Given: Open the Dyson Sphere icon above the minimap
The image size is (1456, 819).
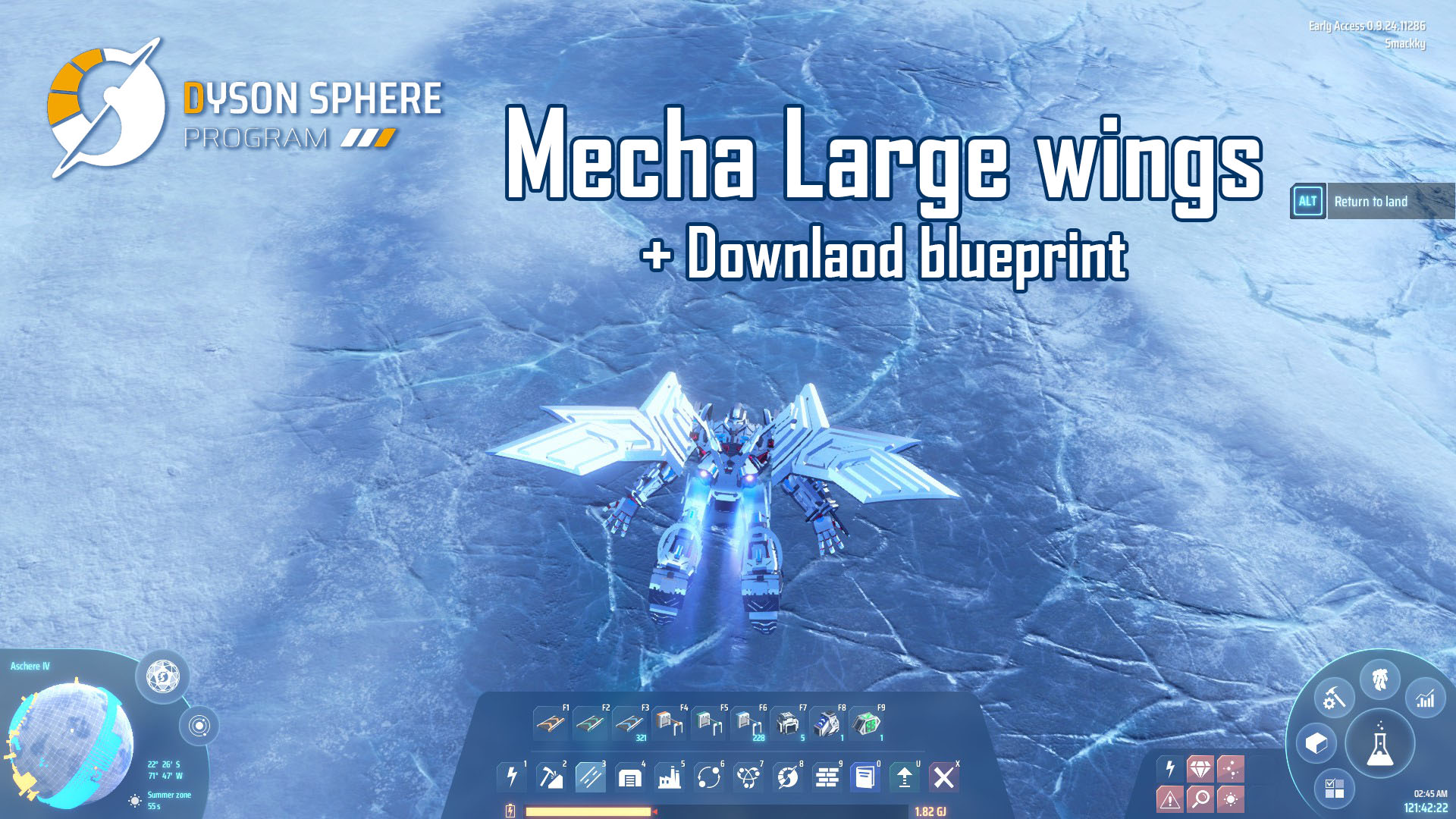Looking at the screenshot, I should [162, 676].
